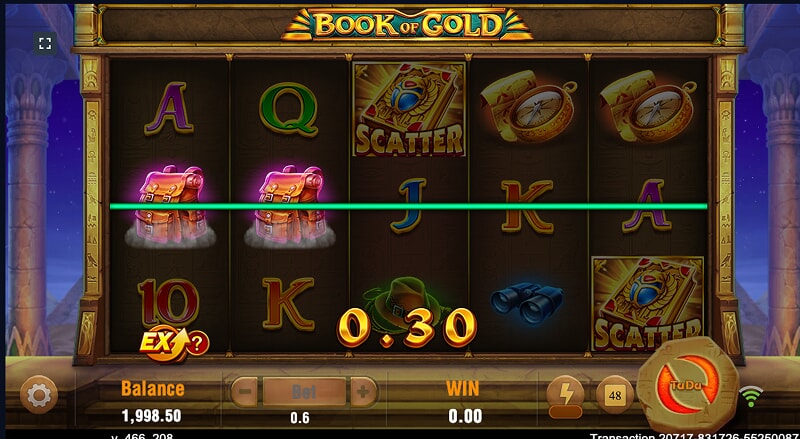Show extra bet help via question mark
The width and height of the screenshot is (800, 439).
tap(198, 344)
